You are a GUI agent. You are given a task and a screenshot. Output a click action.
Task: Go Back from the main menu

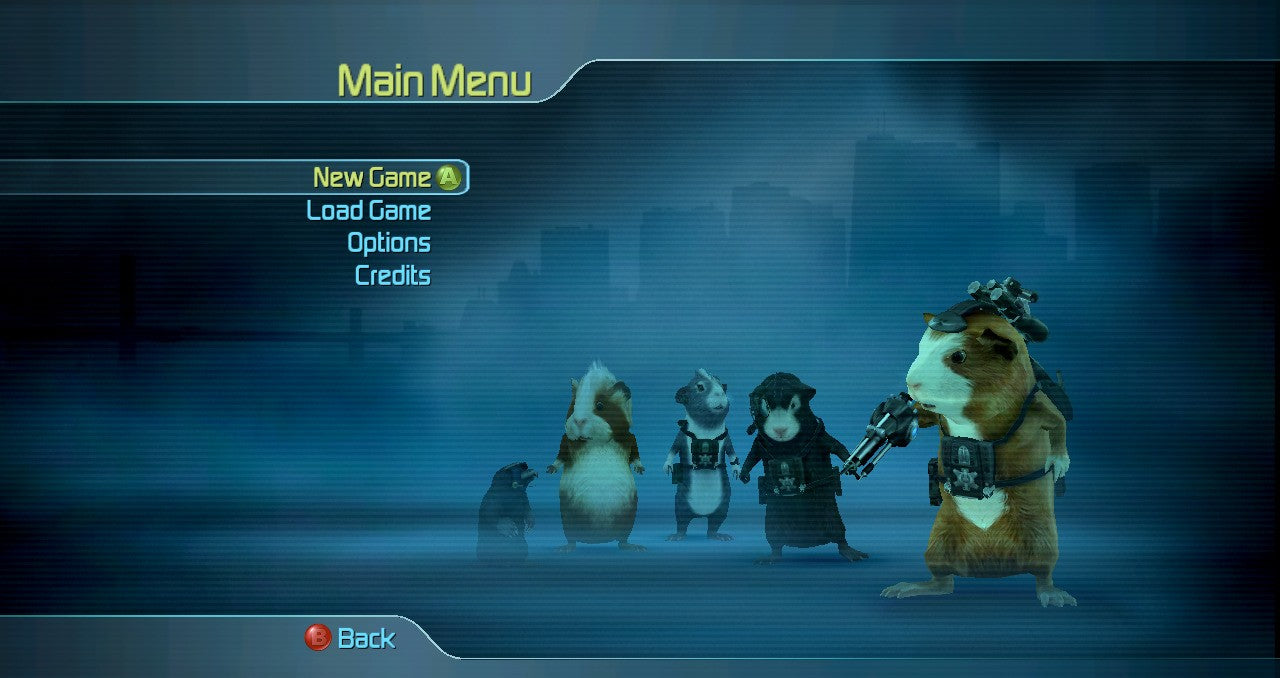(x=352, y=638)
